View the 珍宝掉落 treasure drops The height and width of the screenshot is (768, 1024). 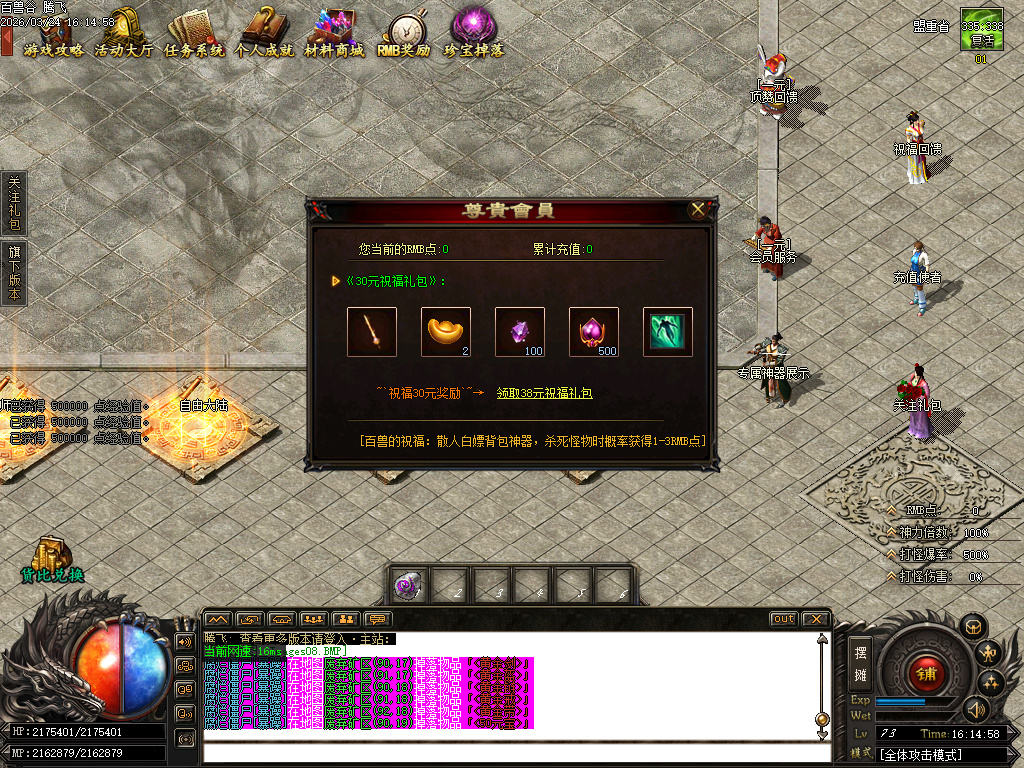coord(474,34)
